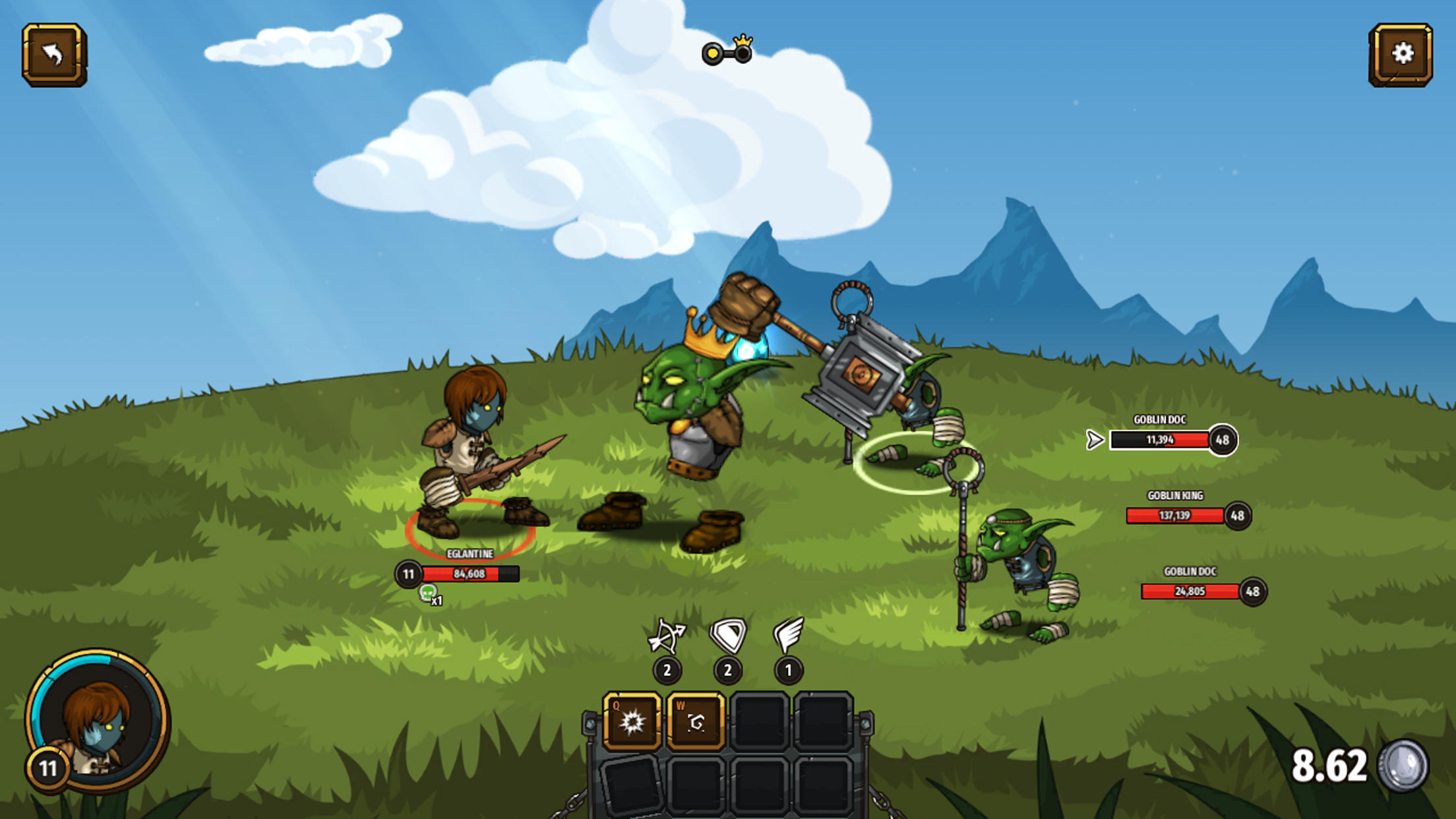The width and height of the screenshot is (1456, 819).
Task: Activate the W whirlwind ability
Action: (x=696, y=720)
